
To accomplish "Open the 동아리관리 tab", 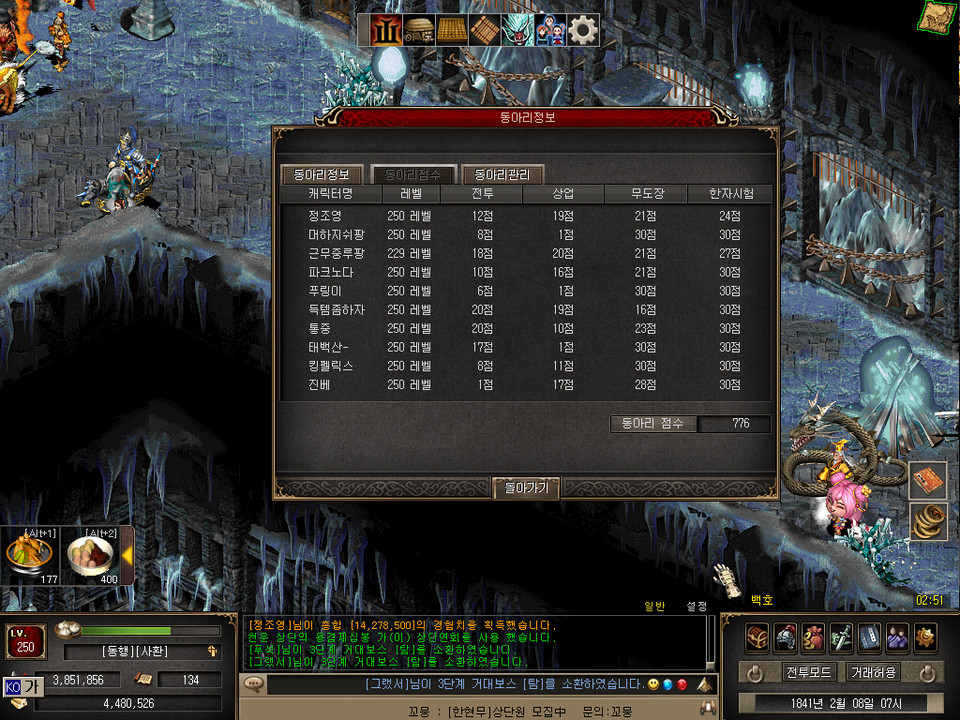I will [503, 174].
